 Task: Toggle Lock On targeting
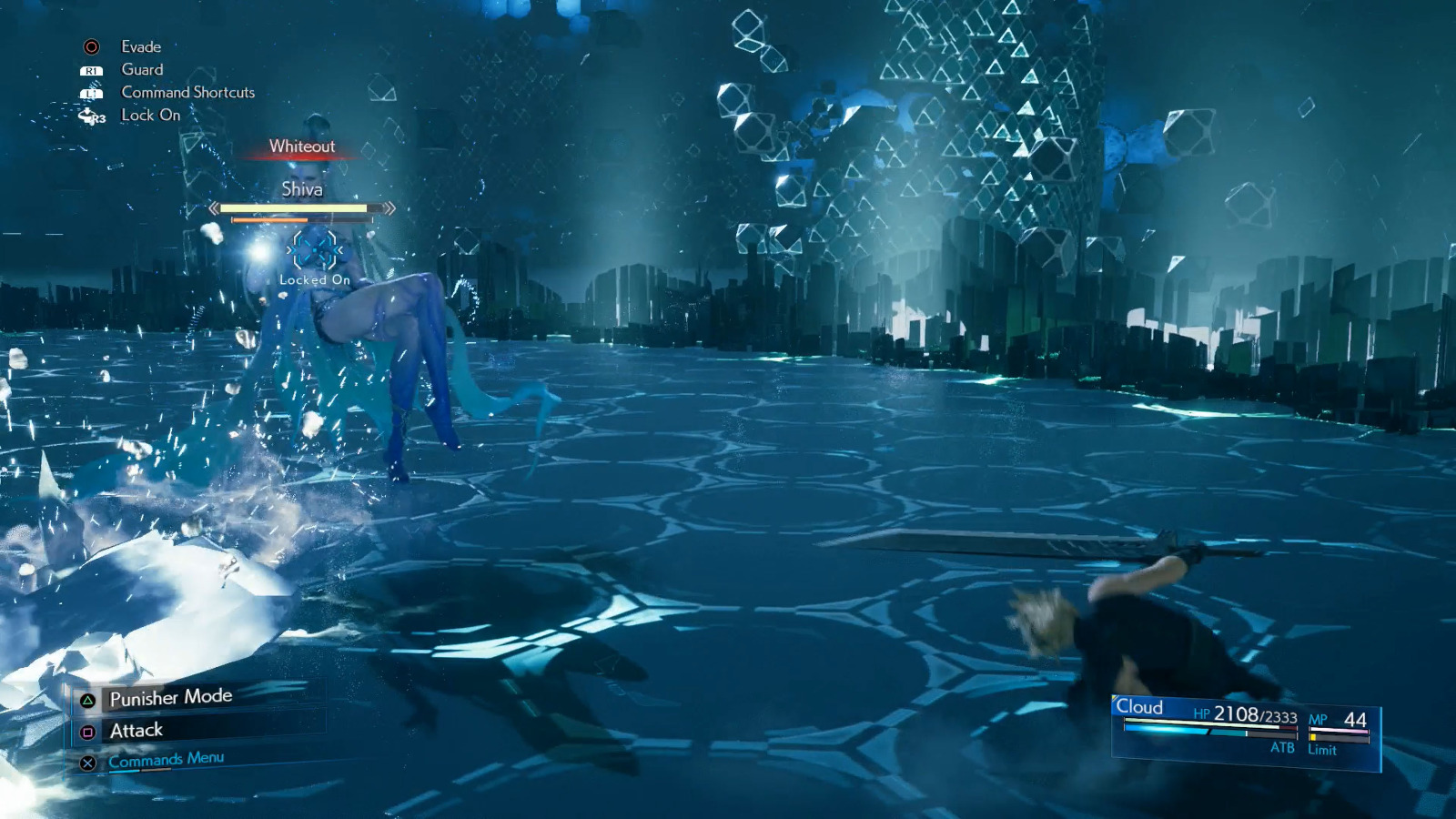click(148, 116)
